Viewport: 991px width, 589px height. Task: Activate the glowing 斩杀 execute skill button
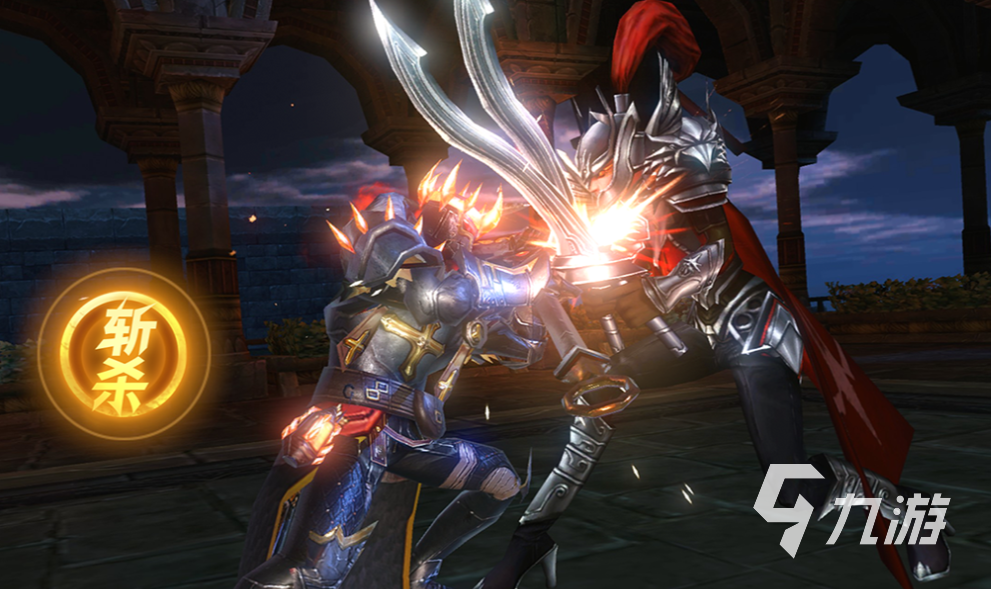point(124,353)
